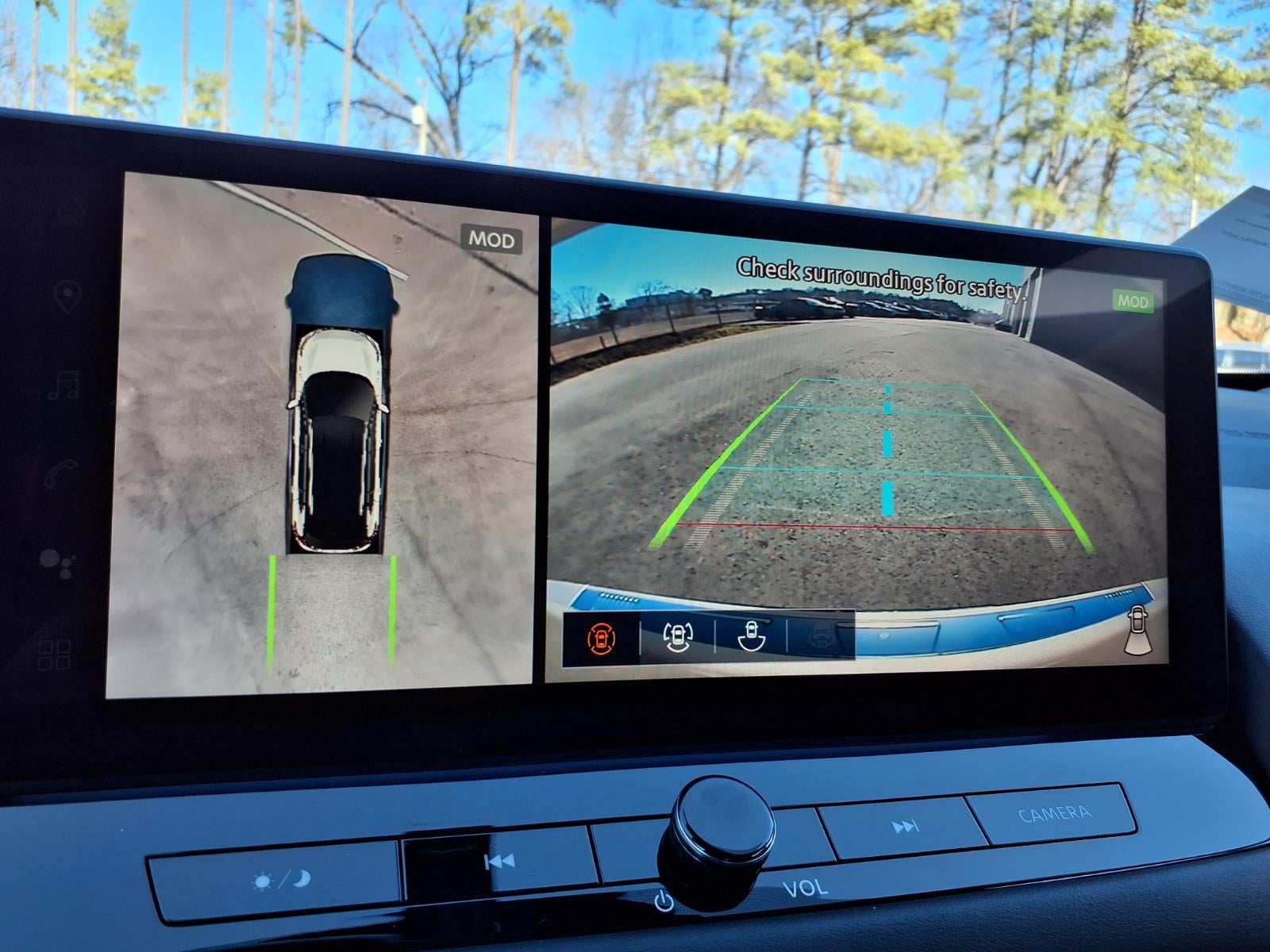Toggle the green MOD indicator on rear camera

point(1133,301)
